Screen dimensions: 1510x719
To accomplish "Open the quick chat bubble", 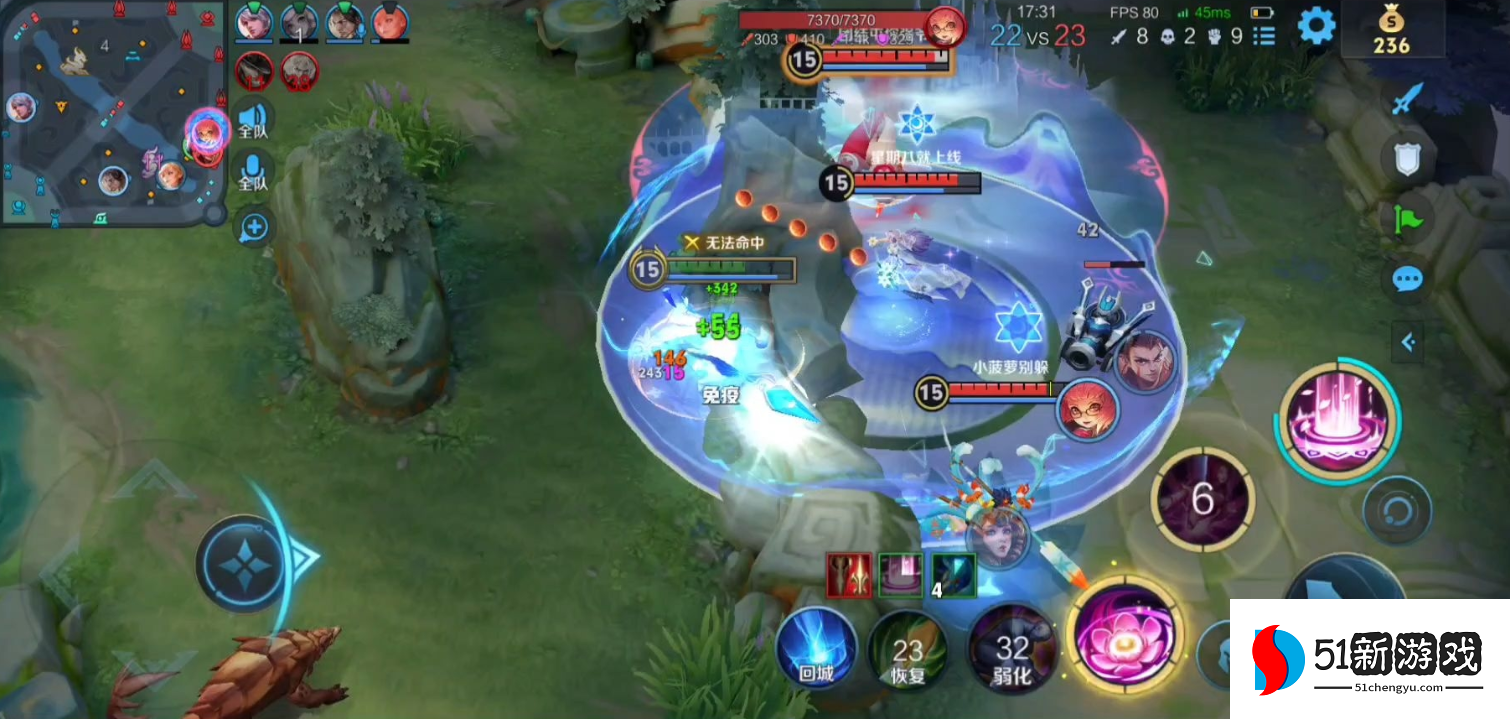I will (x=1408, y=279).
